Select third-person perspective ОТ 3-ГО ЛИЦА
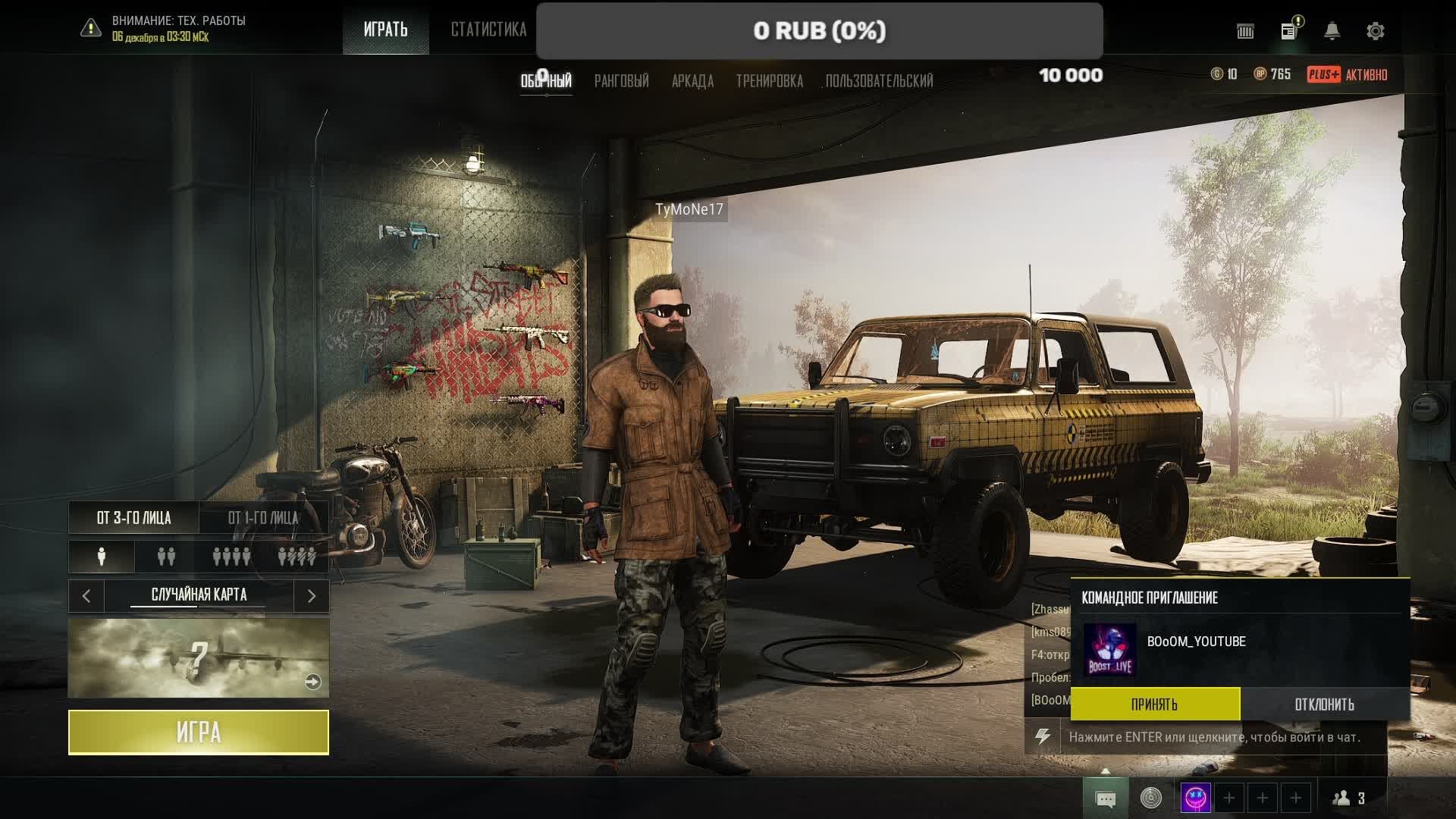Viewport: 1456px width, 819px height. 133,518
